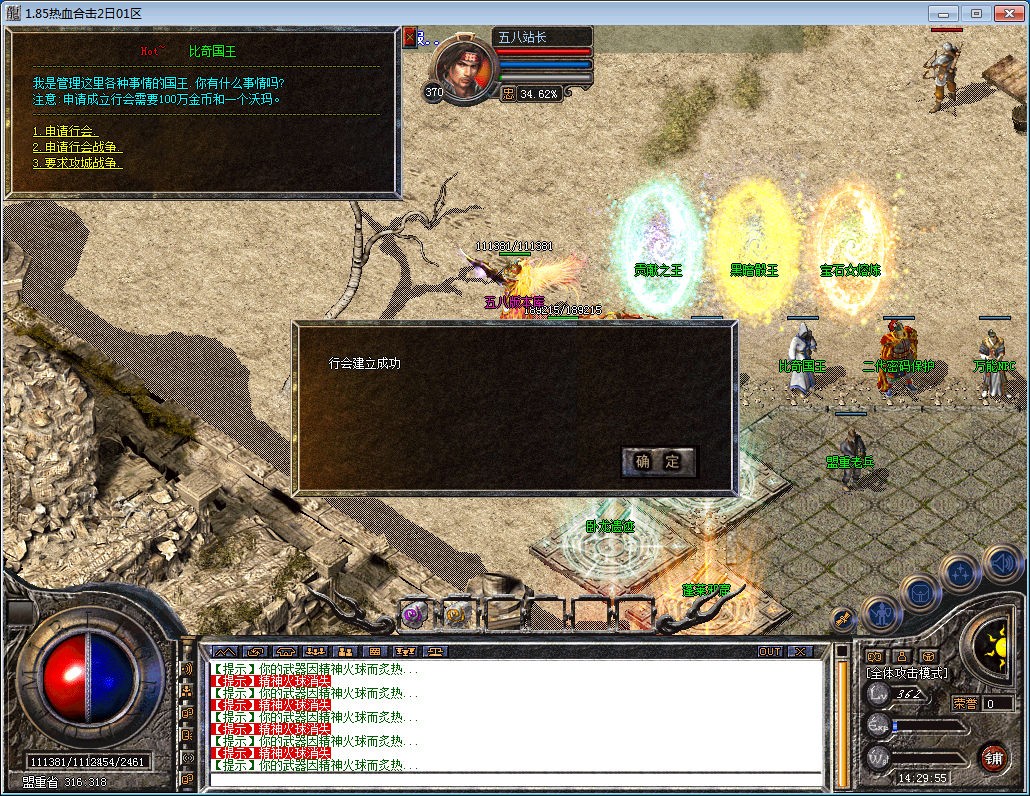Close the NPC dialog with the red X

coord(409,37)
